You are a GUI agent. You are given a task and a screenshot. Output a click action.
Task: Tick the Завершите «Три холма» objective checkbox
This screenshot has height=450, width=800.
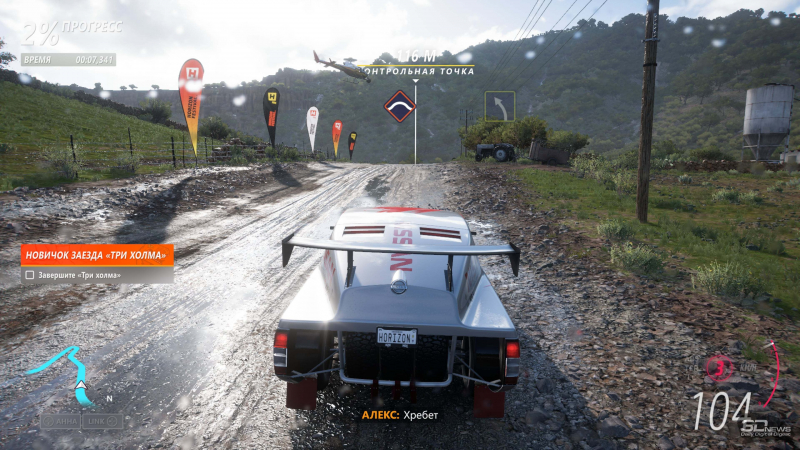pos(30,275)
